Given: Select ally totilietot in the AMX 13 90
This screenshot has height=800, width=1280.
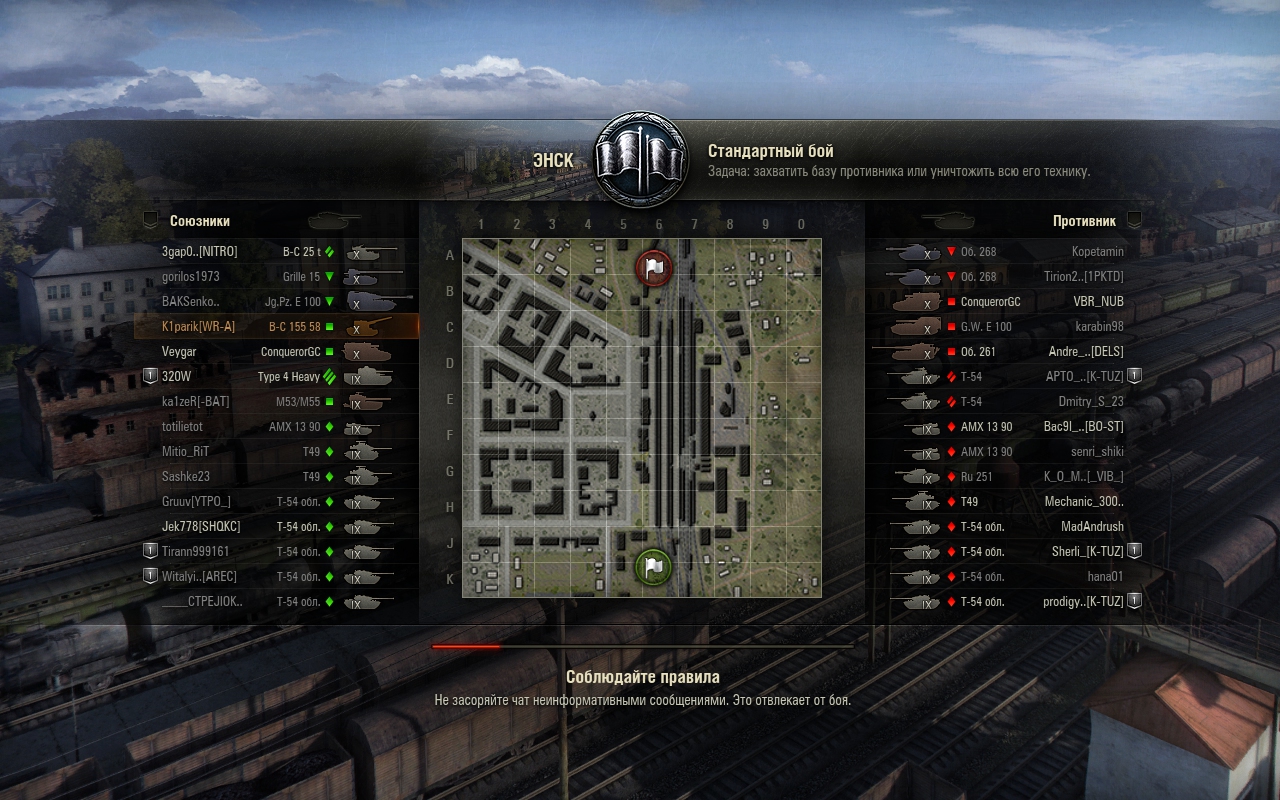Looking at the screenshot, I should click(277, 427).
